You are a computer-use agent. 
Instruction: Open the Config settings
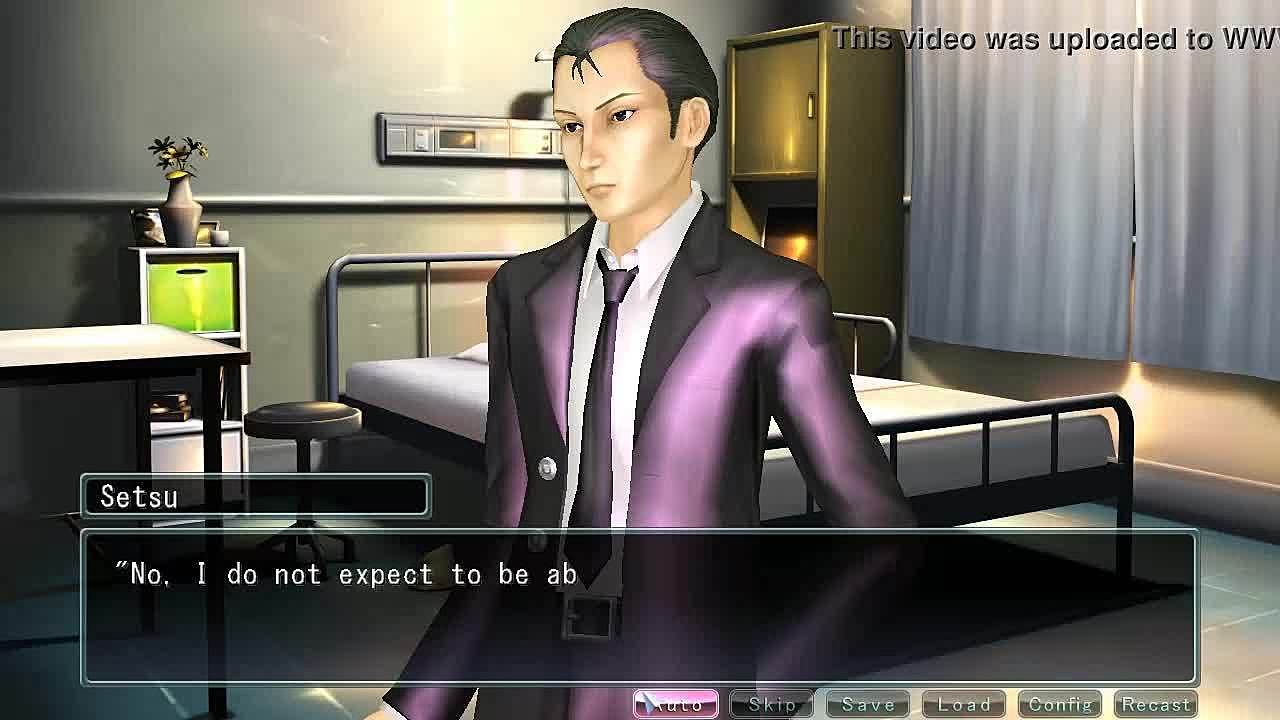pos(1059,704)
